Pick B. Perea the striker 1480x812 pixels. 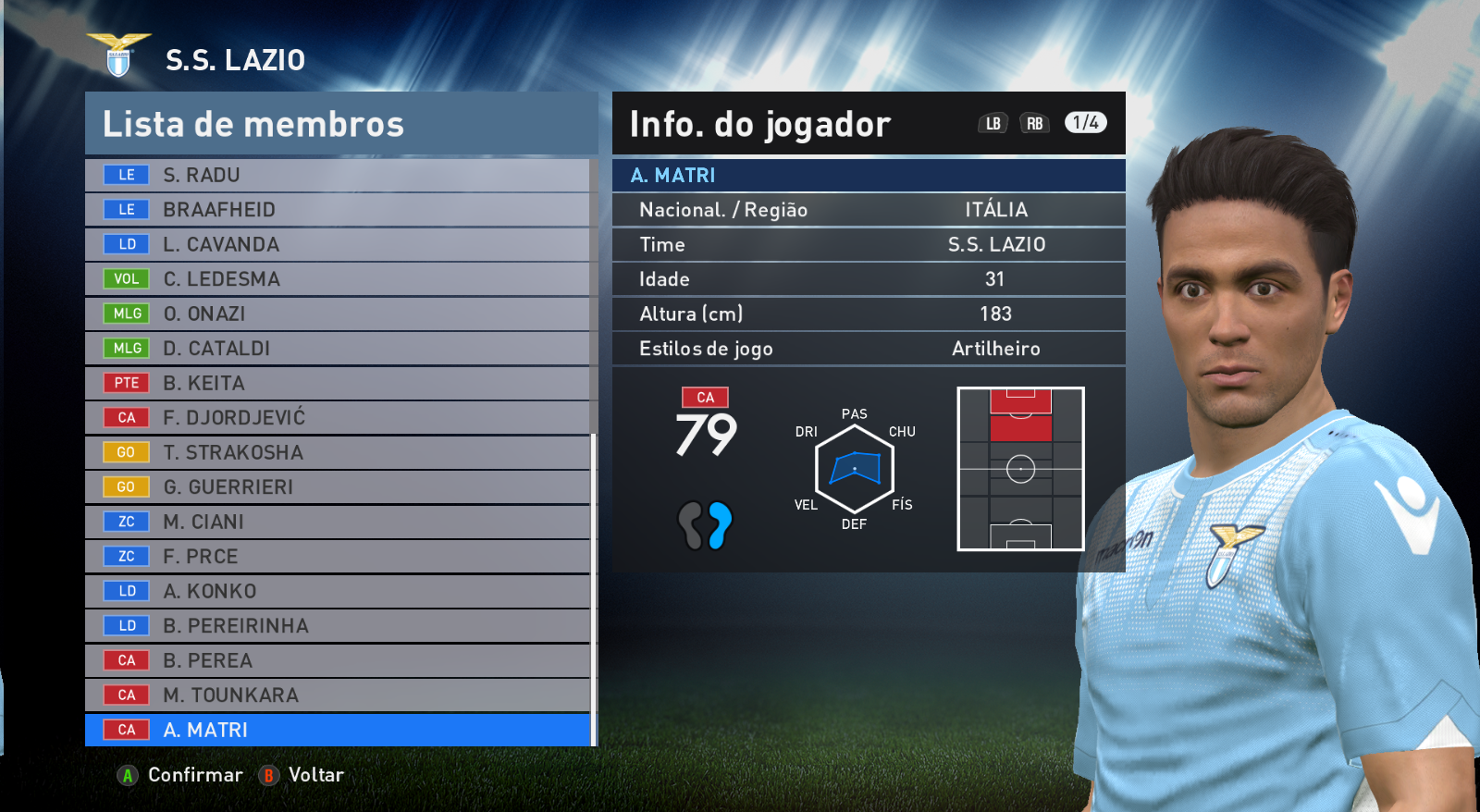click(338, 660)
